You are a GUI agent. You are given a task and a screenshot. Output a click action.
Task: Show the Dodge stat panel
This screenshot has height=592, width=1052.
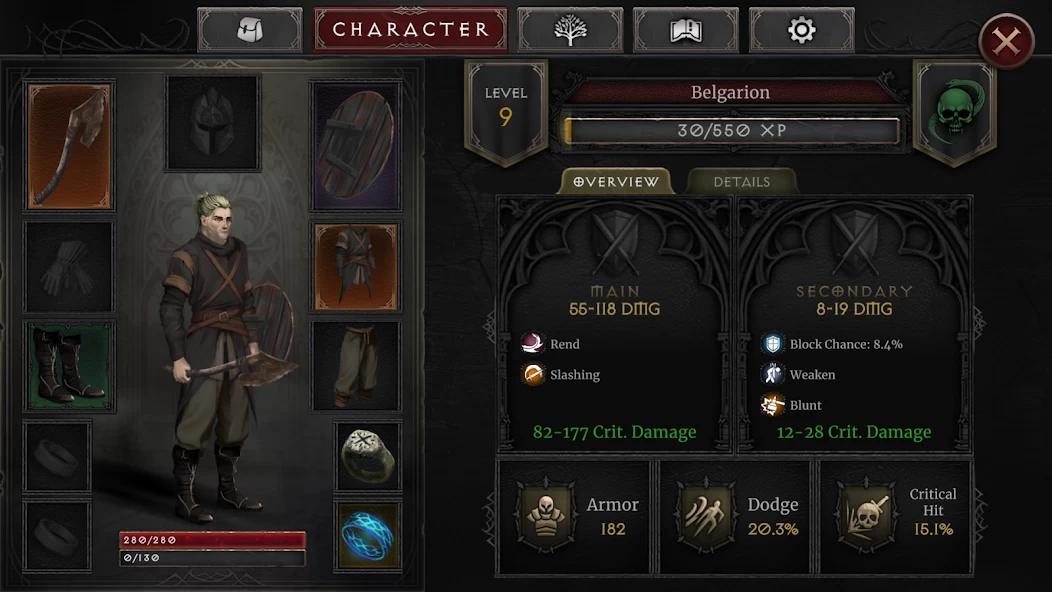735,516
